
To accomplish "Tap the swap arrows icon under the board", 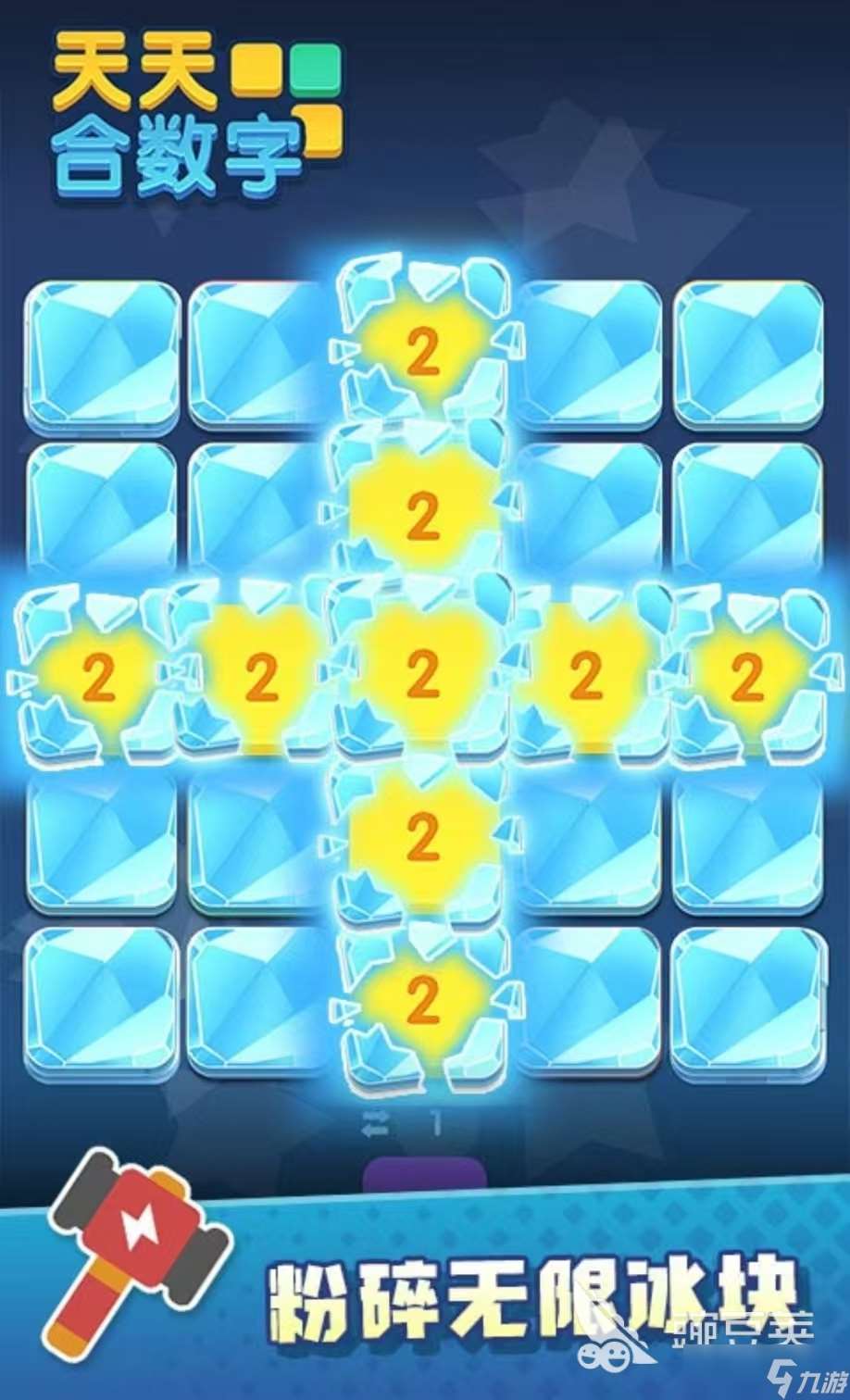I will (x=377, y=1125).
